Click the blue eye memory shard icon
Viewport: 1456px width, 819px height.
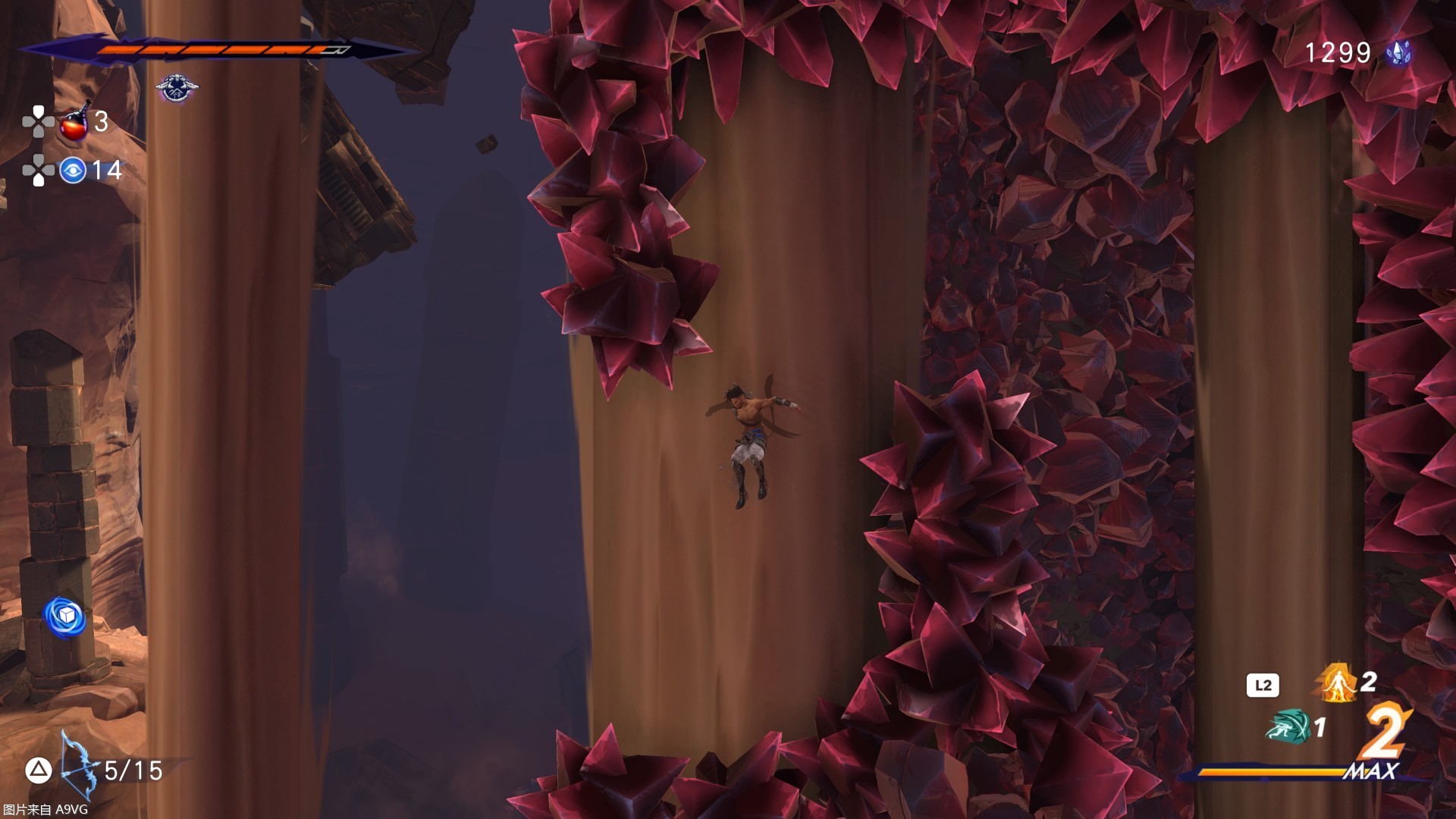click(73, 171)
